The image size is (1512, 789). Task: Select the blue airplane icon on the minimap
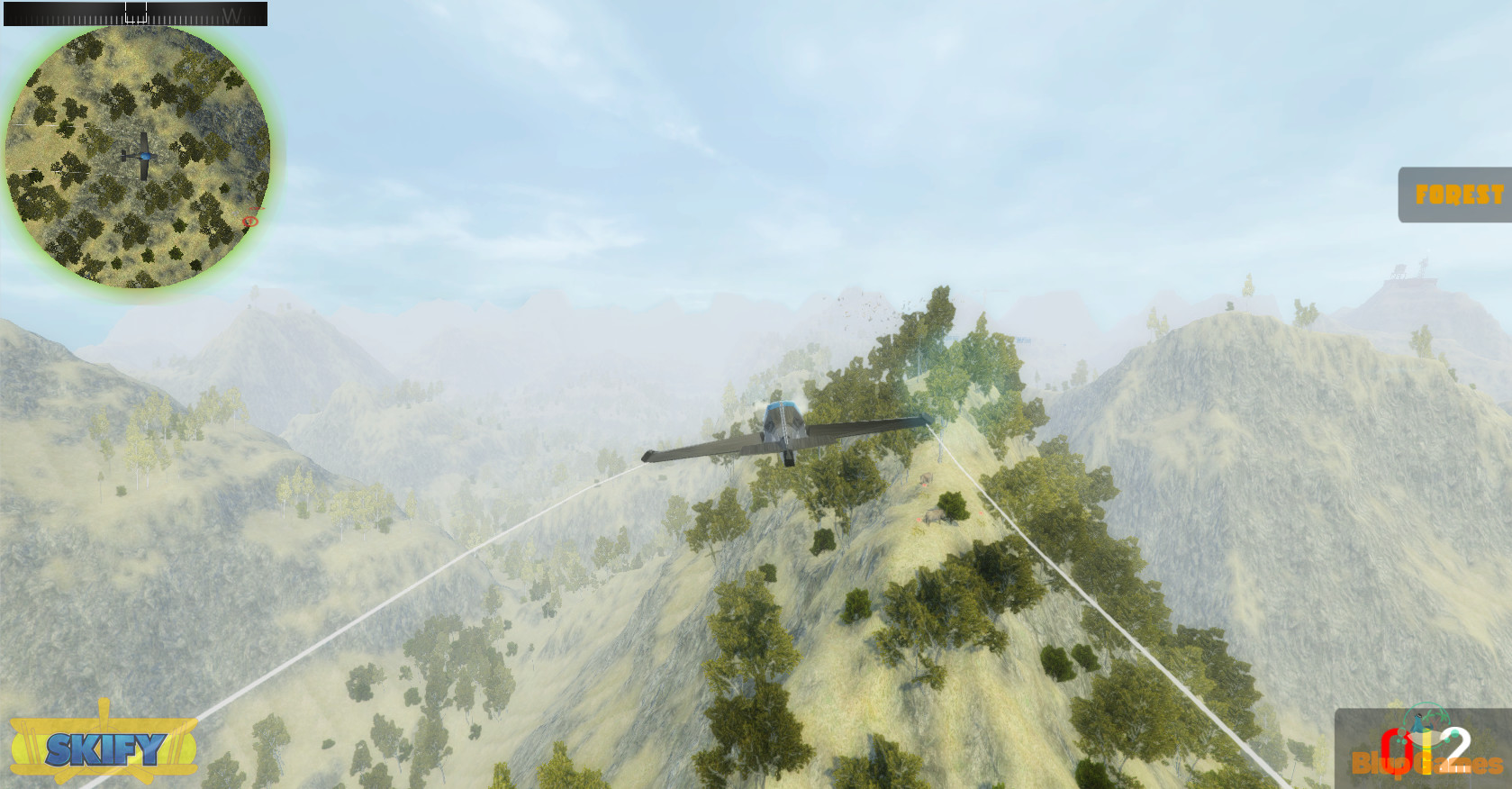click(142, 155)
